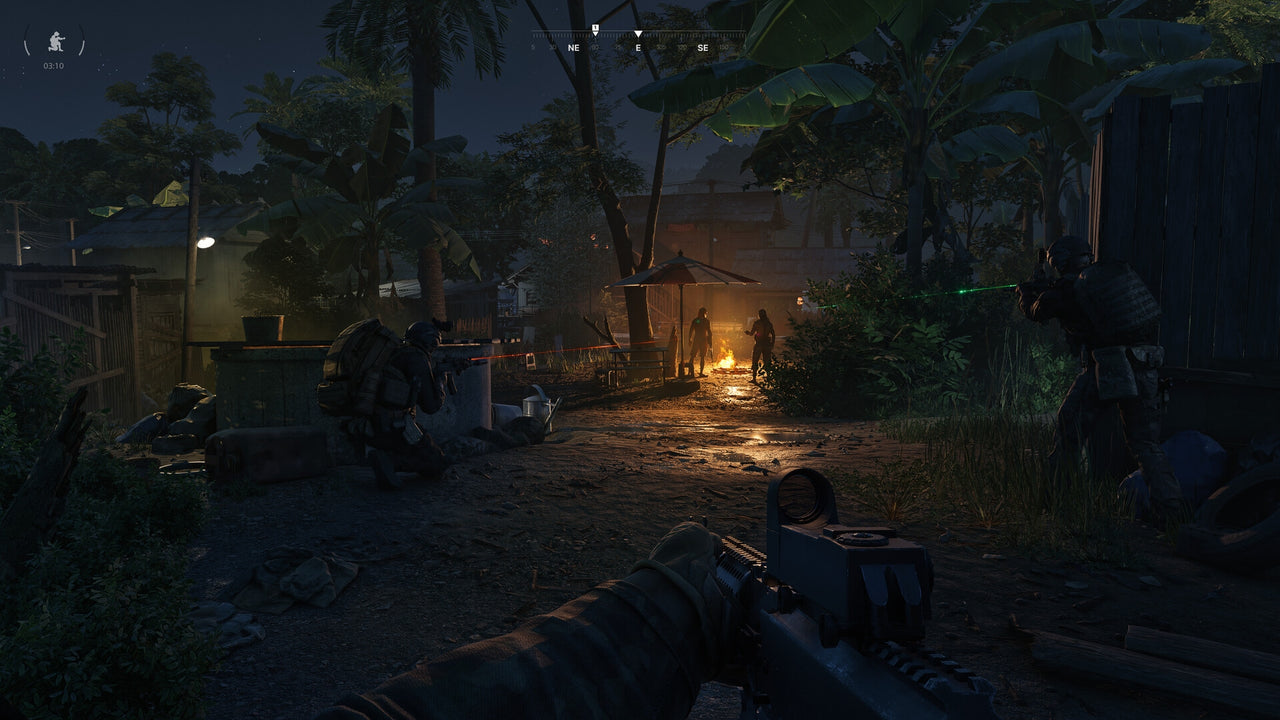The width and height of the screenshot is (1280, 720).
Task: Click the 03:10 timer text
Action: pos(54,65)
